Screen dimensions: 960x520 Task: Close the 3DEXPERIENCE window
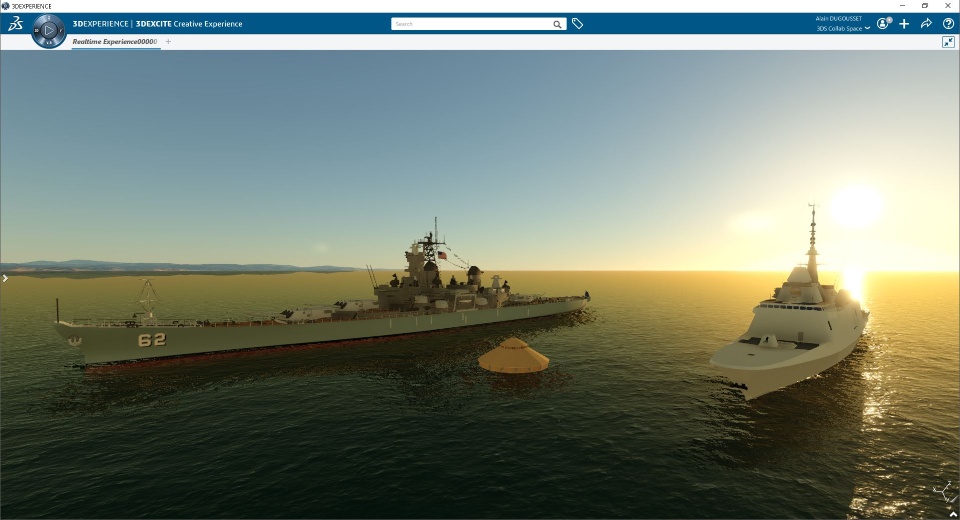pos(949,5)
